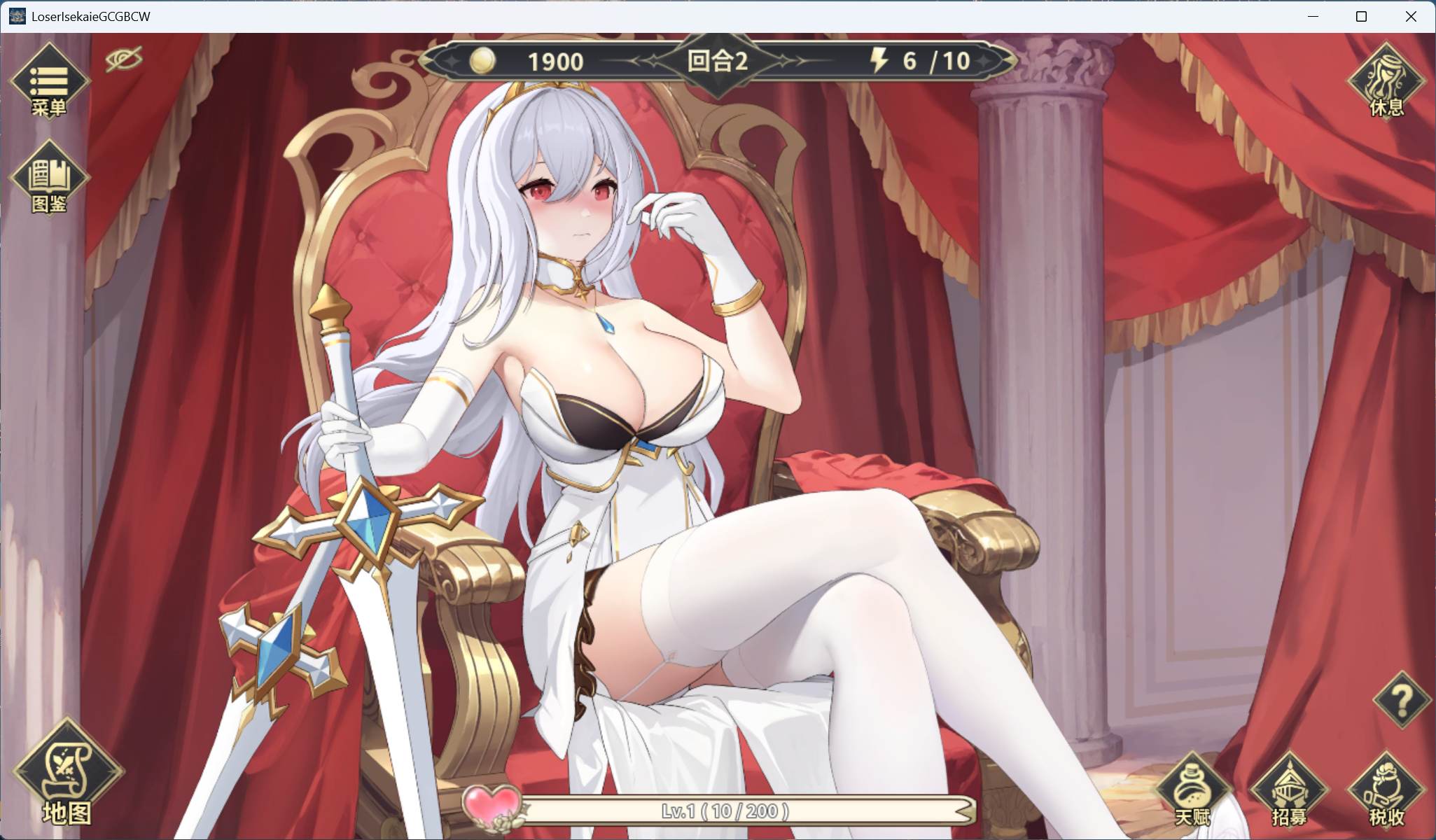Toggle UI visibility with the eye icon
Image resolution: width=1436 pixels, height=840 pixels.
tap(125, 59)
